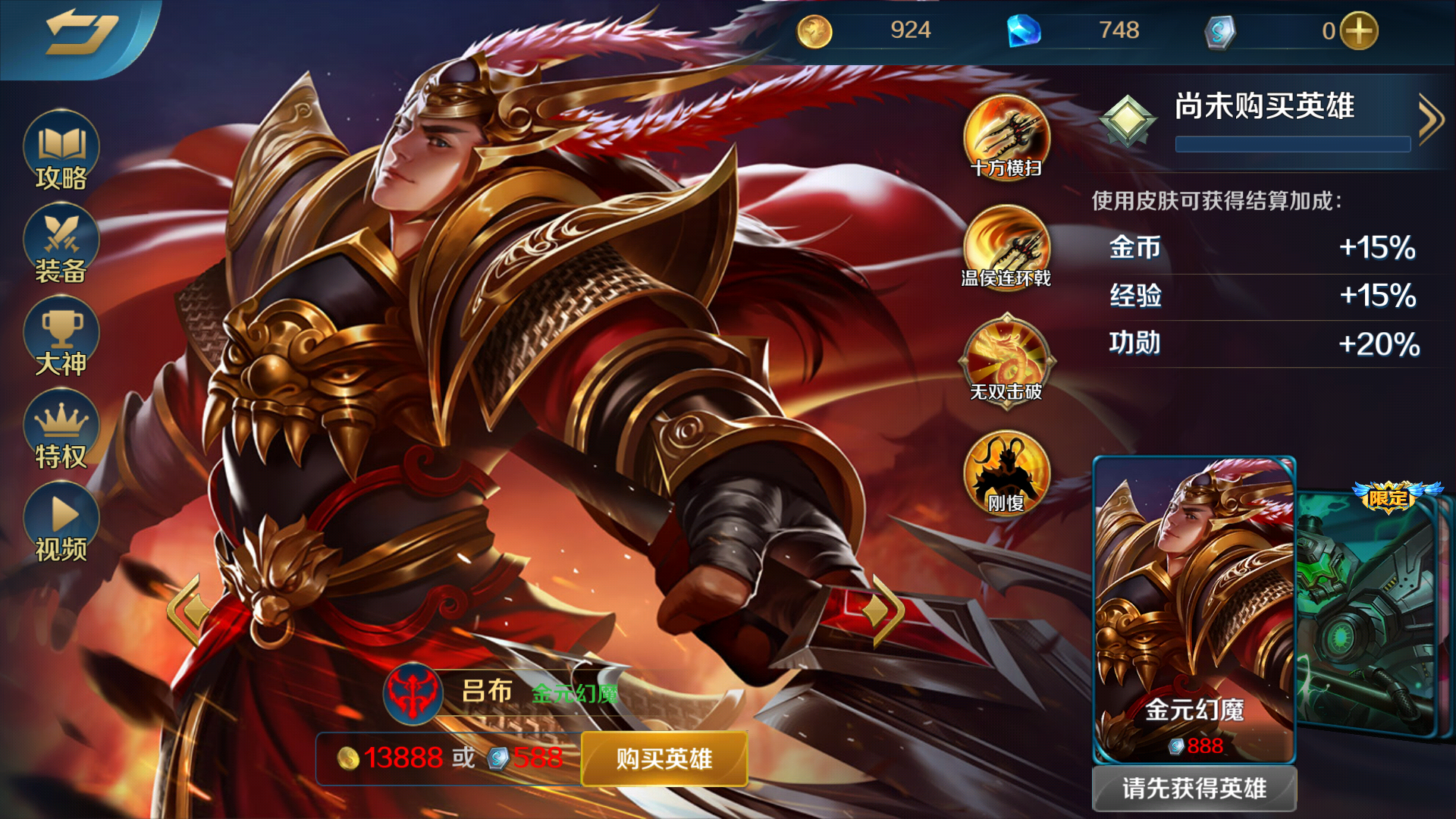This screenshot has width=1456, height=819.
Task: Play the 视频 hero video
Action: 61,523
